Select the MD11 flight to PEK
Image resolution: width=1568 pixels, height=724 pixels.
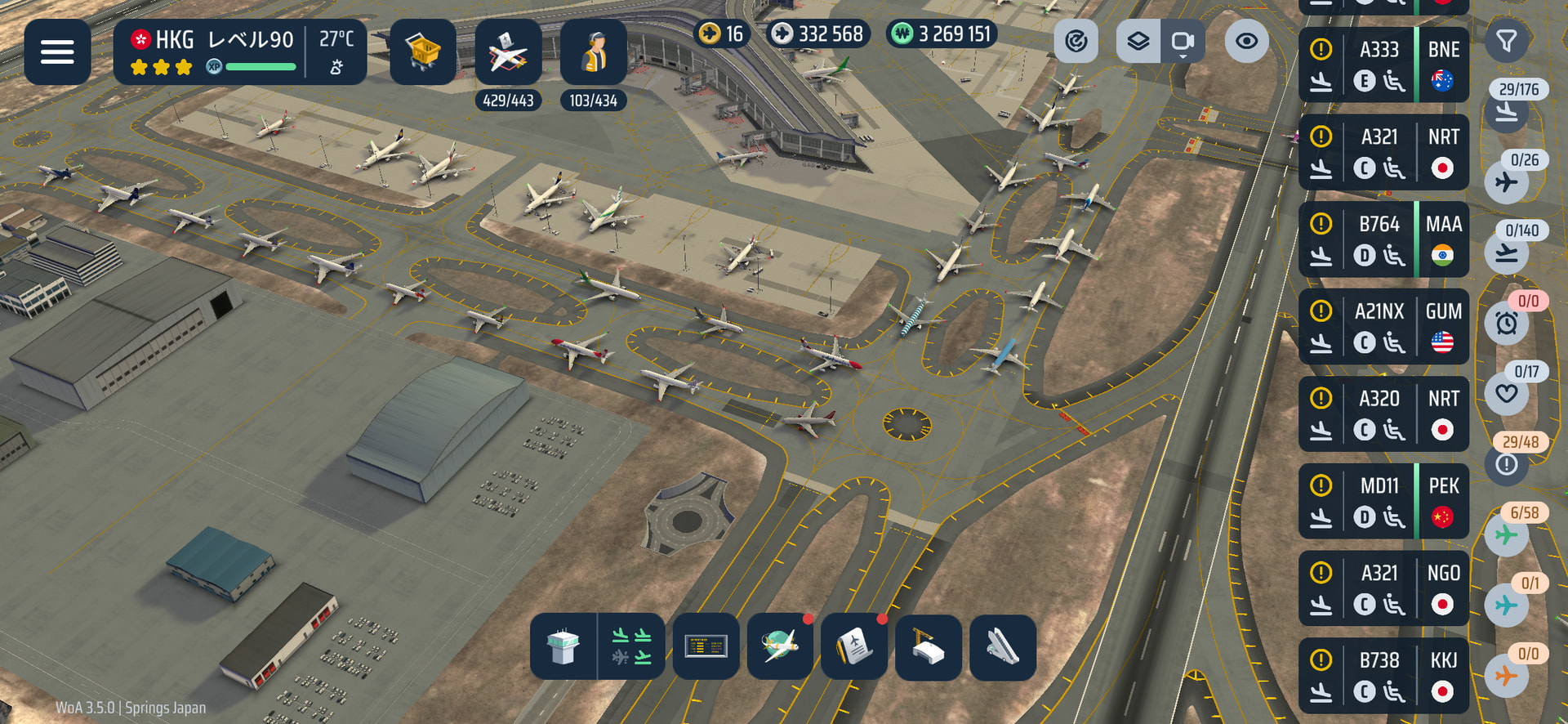(1383, 501)
